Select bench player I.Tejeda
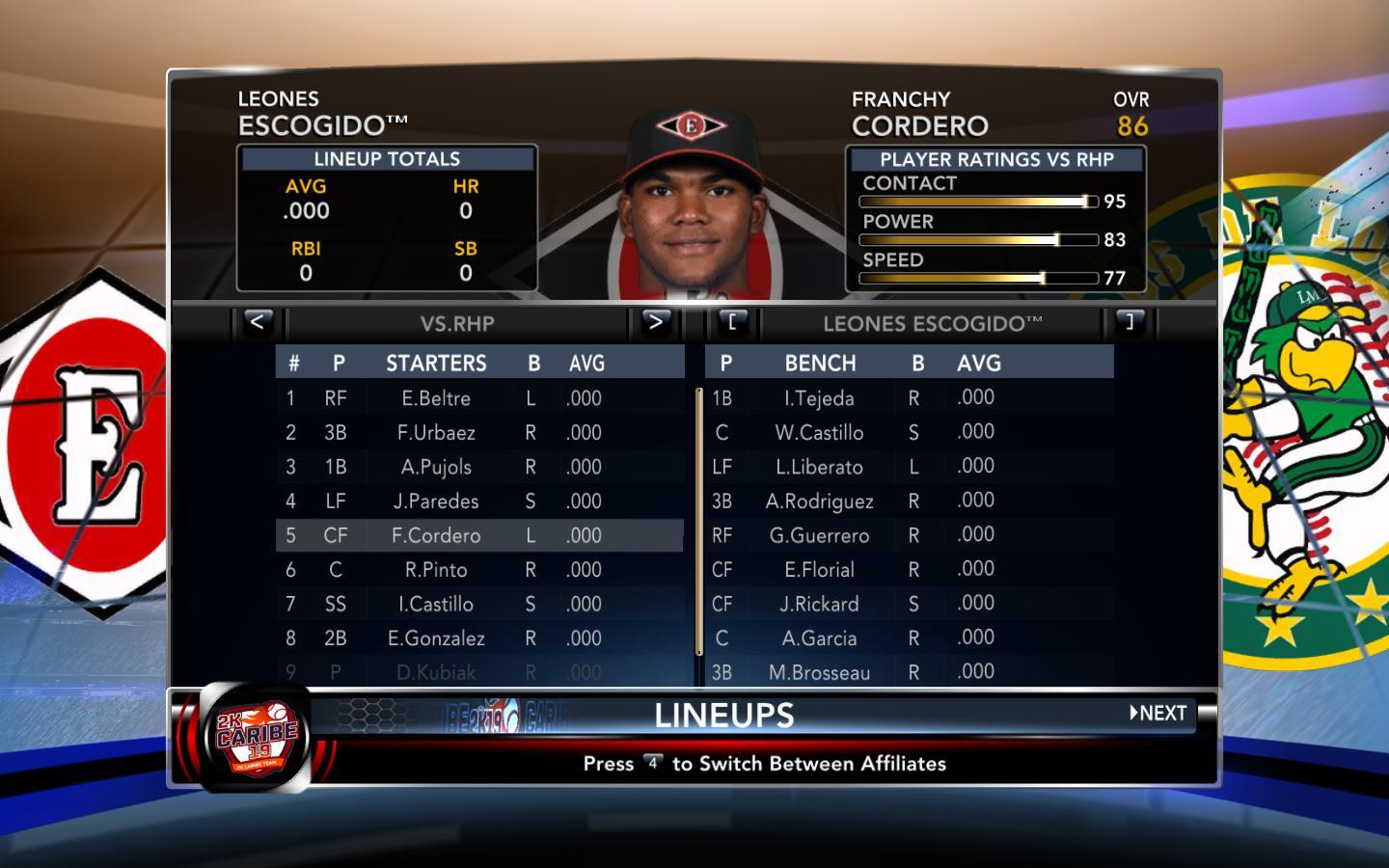1389x868 pixels. click(x=819, y=398)
